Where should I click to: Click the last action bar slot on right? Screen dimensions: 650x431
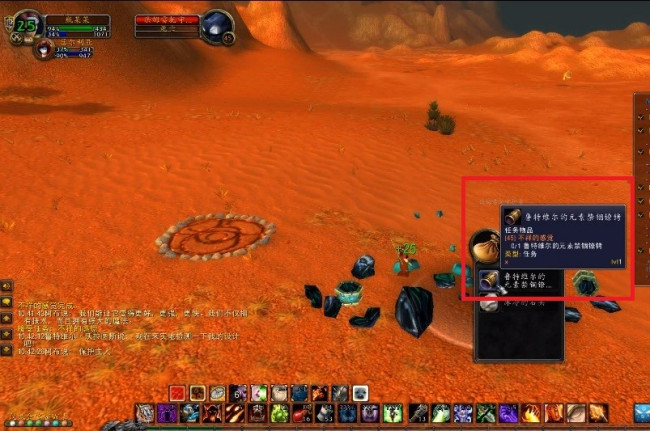point(598,412)
